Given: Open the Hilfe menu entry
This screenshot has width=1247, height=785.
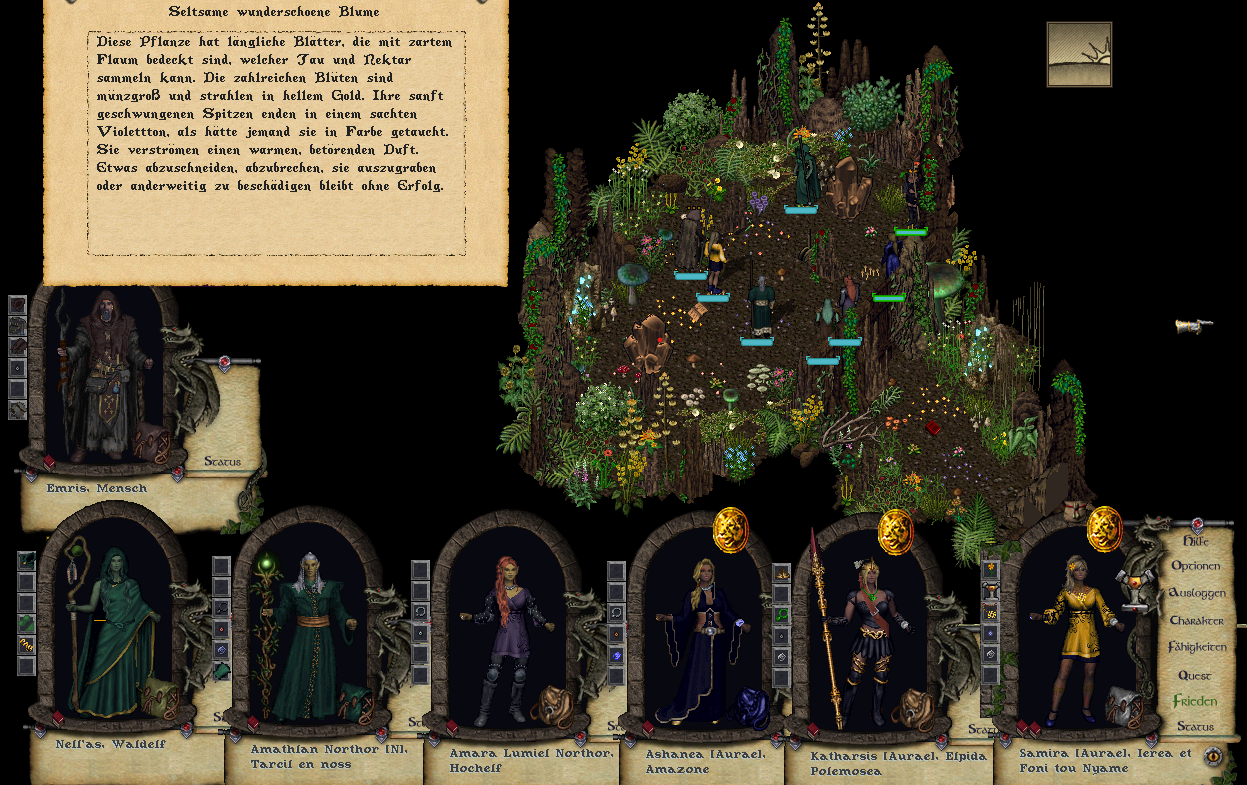Looking at the screenshot, I should coord(1195,540).
